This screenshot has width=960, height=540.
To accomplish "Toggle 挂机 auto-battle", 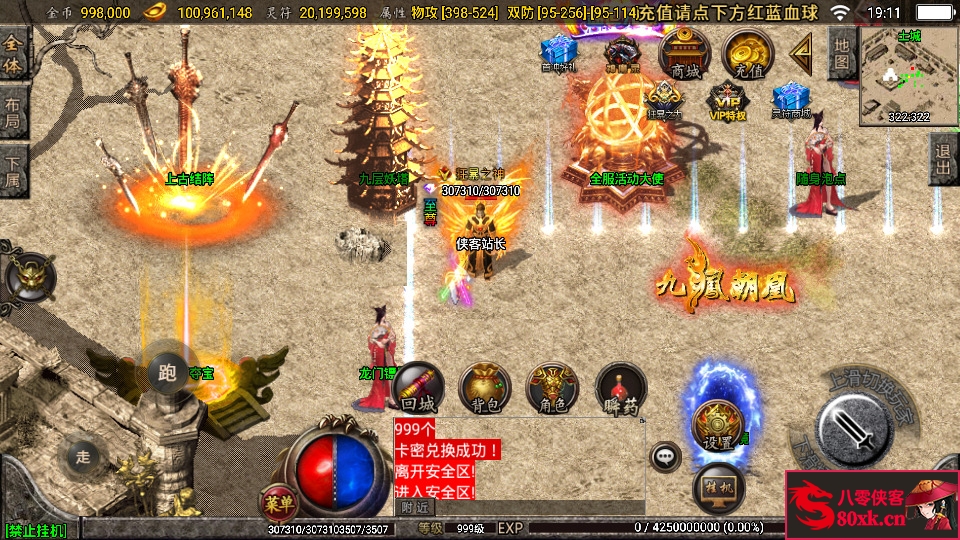I will 717,484.
